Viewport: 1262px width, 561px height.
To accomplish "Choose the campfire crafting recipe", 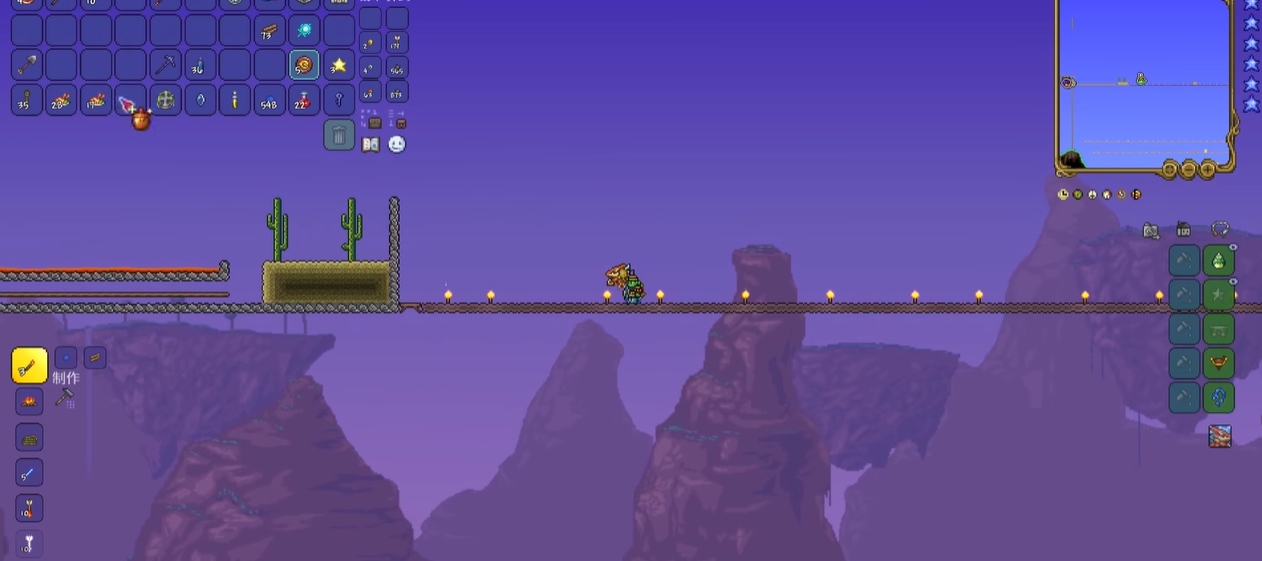I will pos(30,402).
